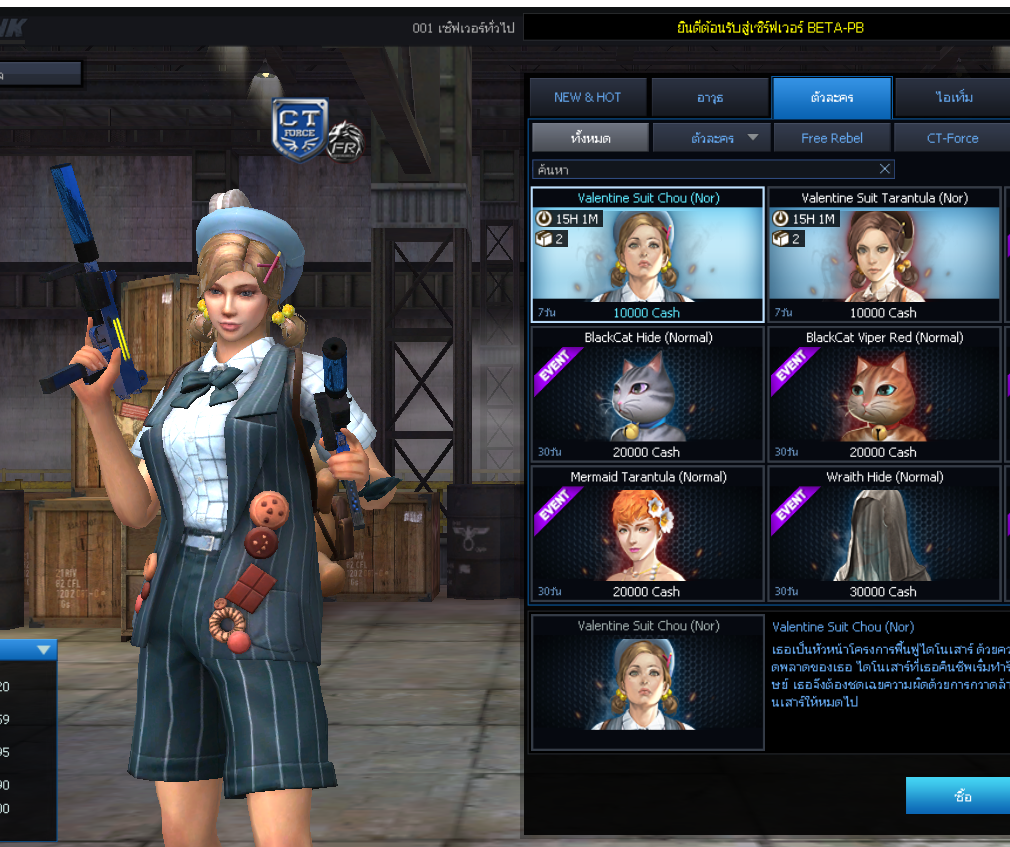Open the NEW & HOT tab
Screen dimensions: 1010x847
(588, 98)
